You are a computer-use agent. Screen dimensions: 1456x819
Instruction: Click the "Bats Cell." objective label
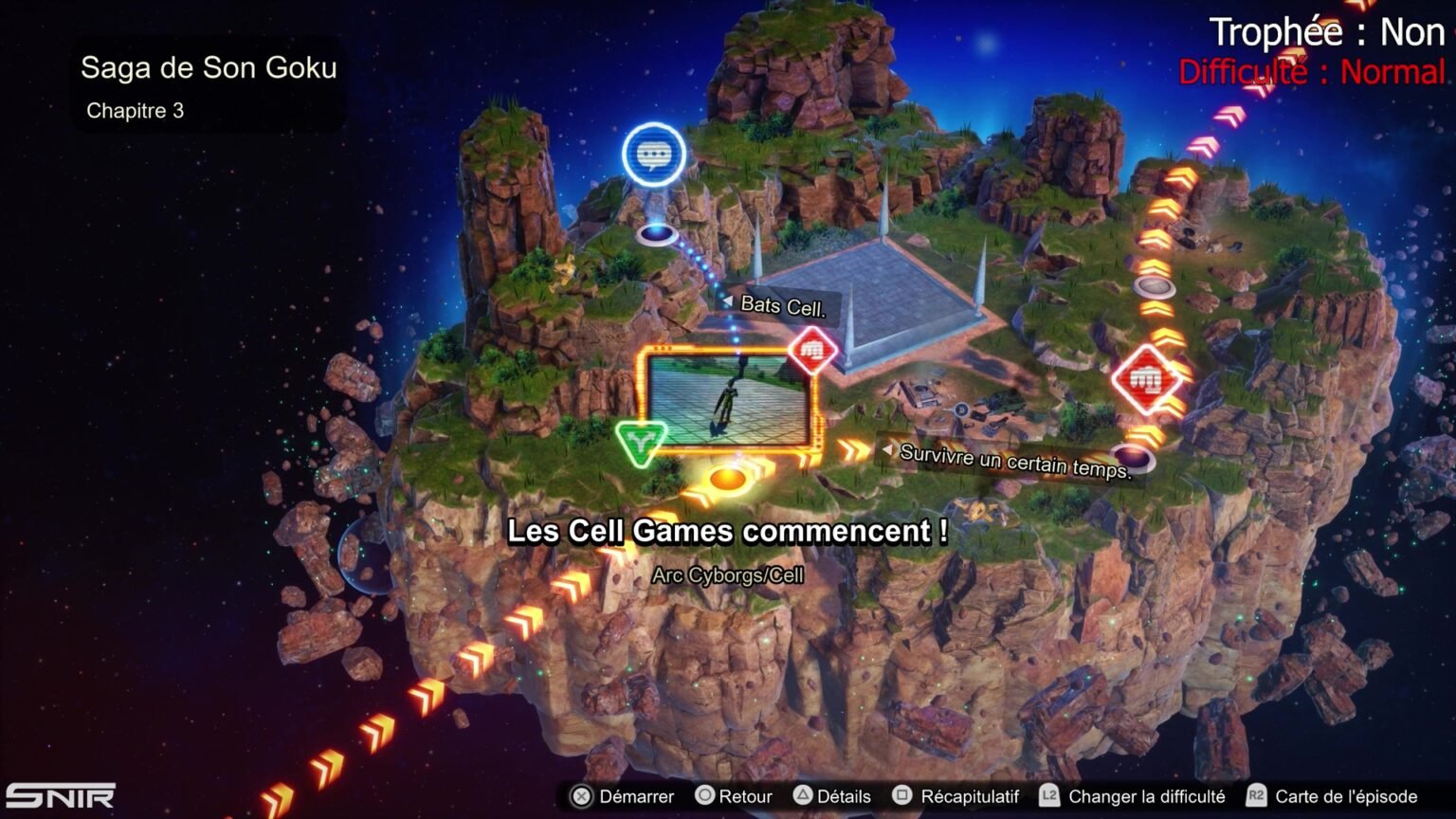[781, 306]
